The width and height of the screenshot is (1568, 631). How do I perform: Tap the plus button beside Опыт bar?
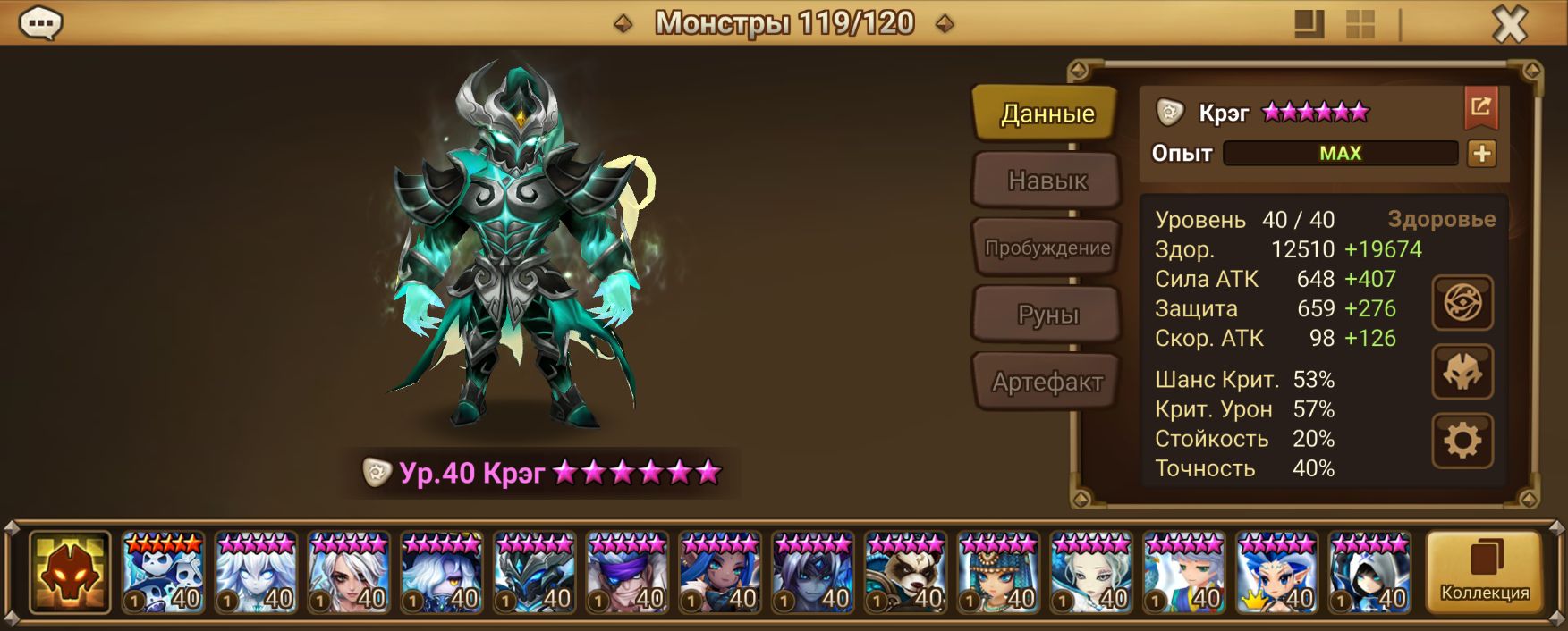point(1481,154)
